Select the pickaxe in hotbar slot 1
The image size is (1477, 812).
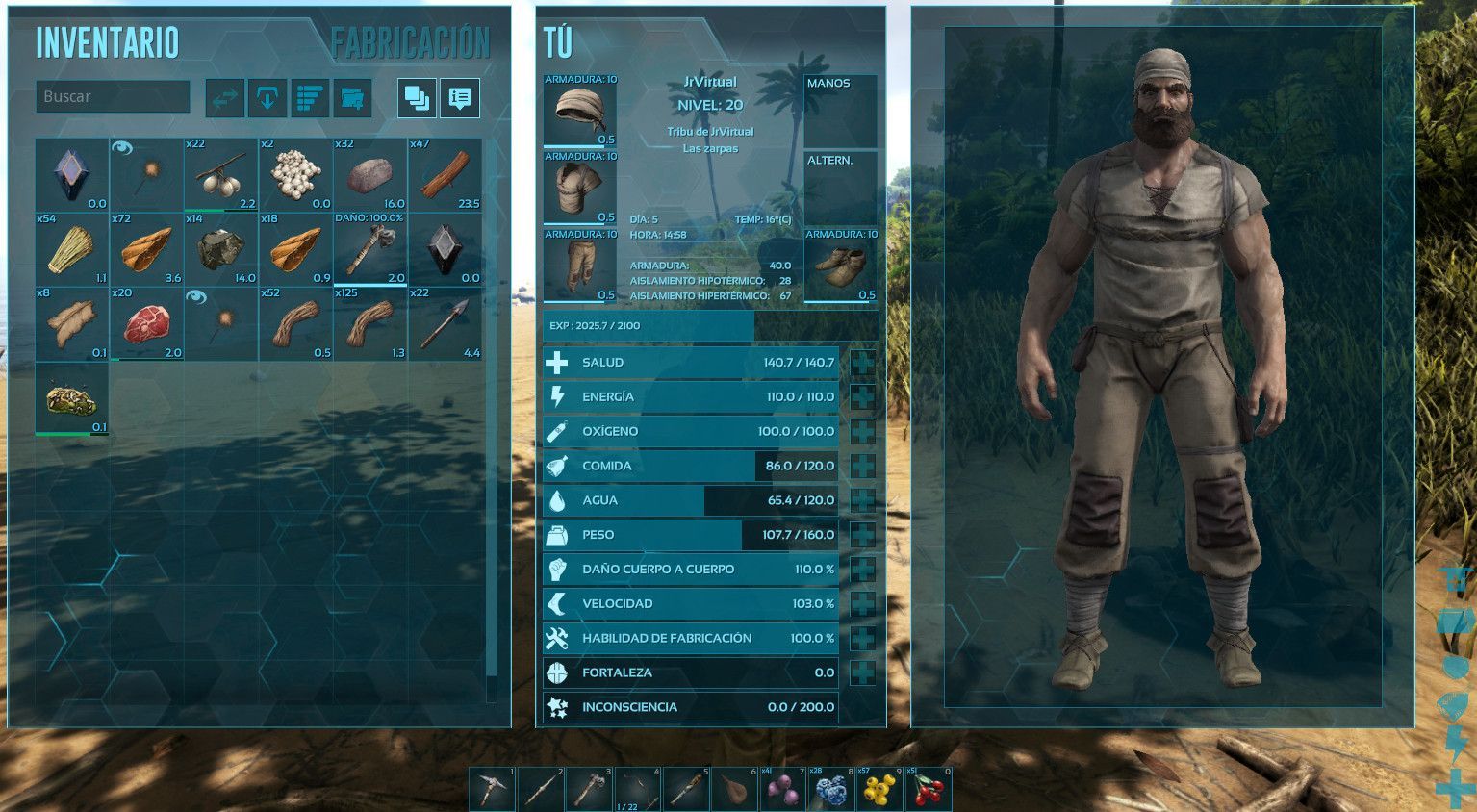[494, 789]
